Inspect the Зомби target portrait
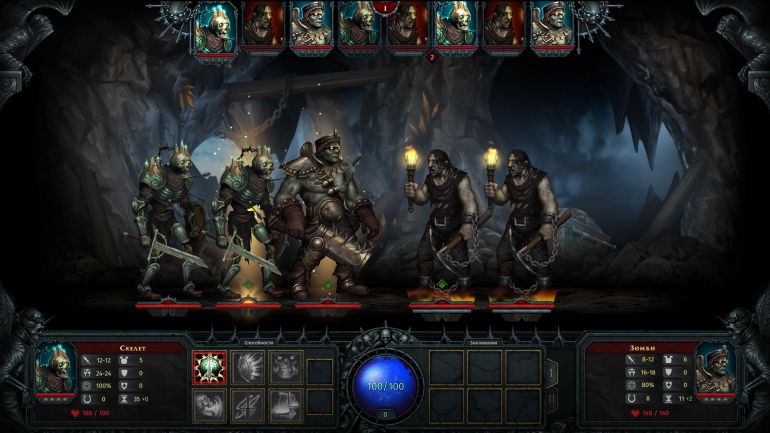The image size is (770, 433). (x=714, y=371)
